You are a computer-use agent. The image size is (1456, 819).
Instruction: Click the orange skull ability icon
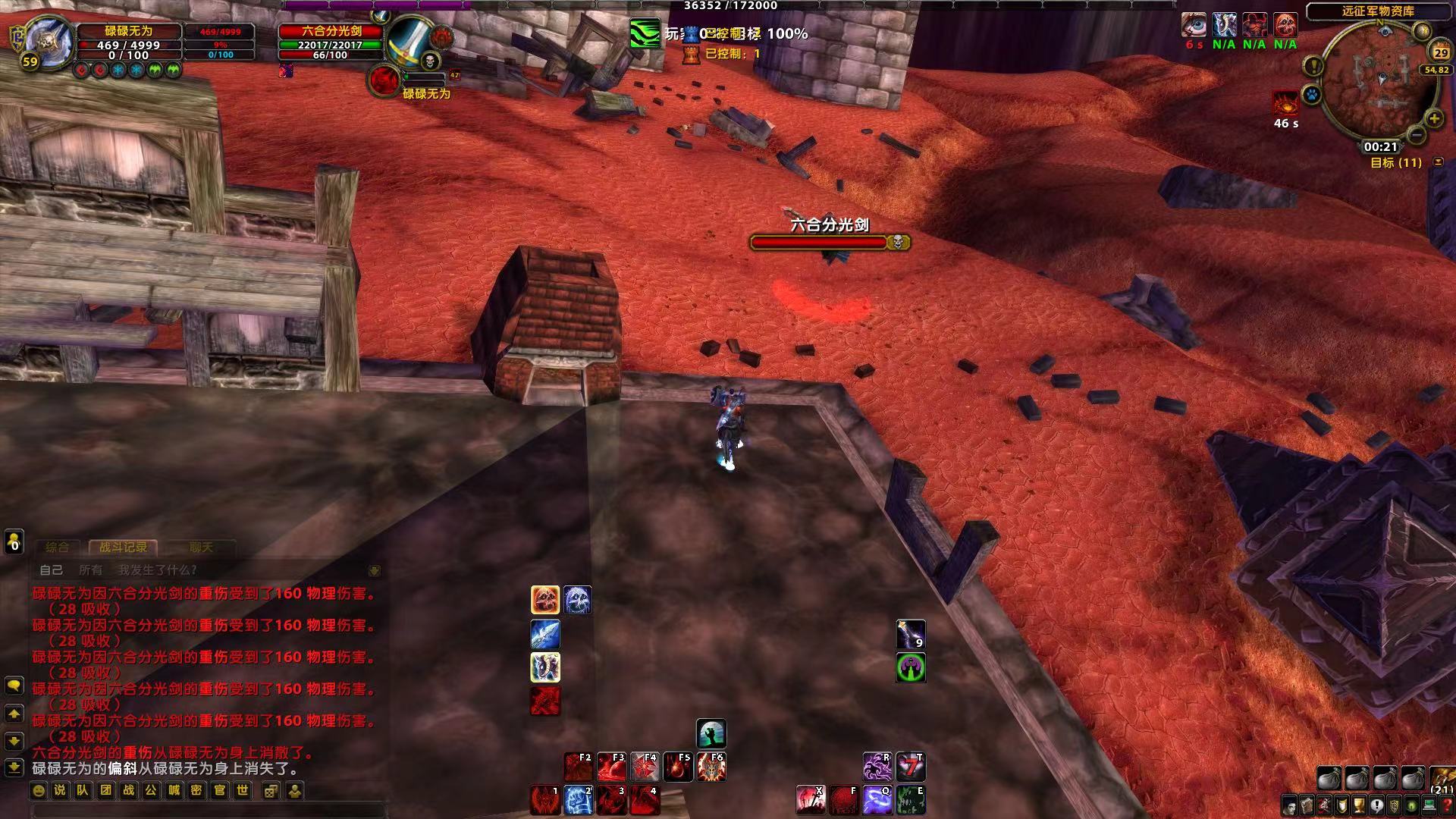click(544, 600)
